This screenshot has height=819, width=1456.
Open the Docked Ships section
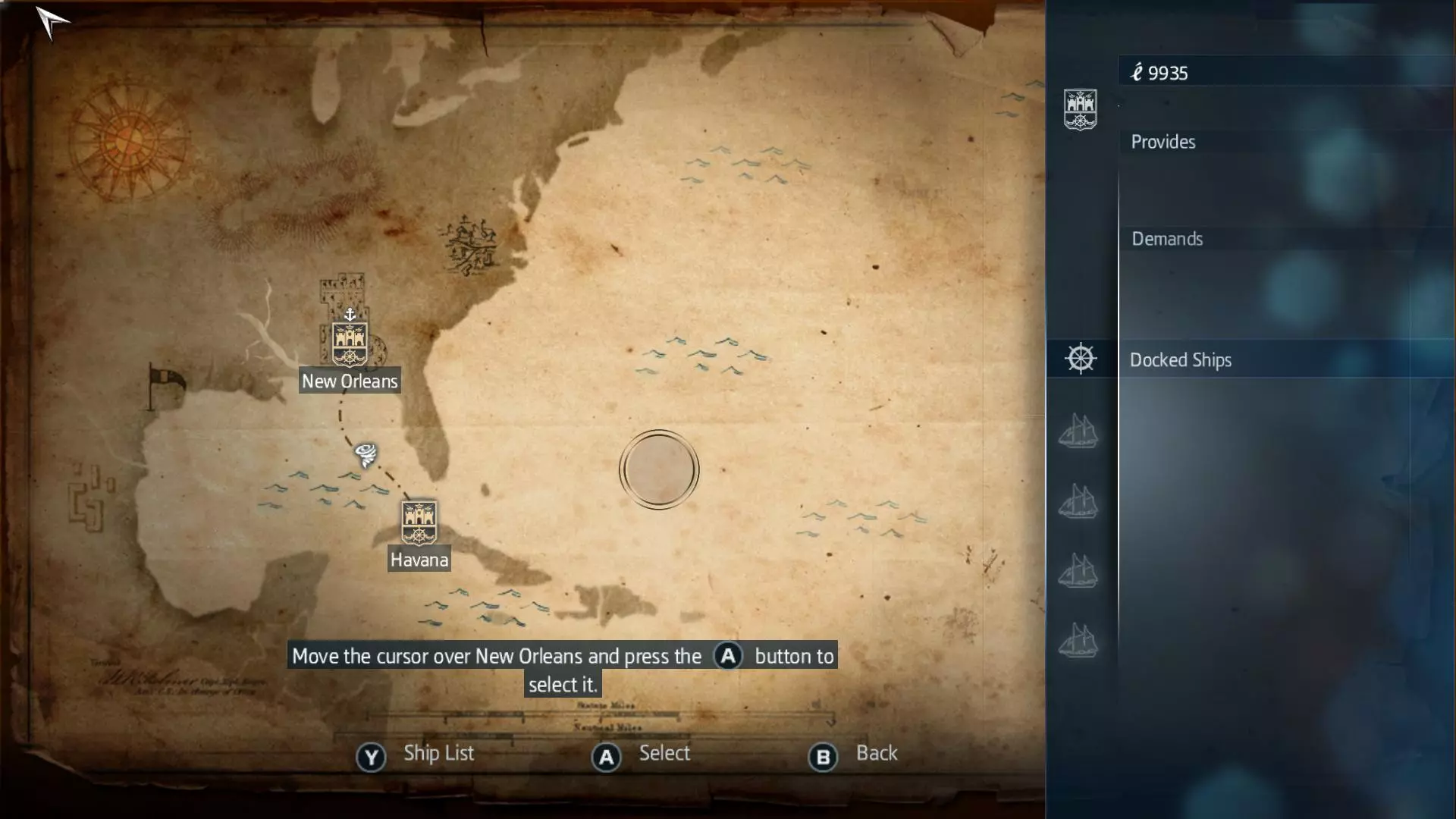1180,360
